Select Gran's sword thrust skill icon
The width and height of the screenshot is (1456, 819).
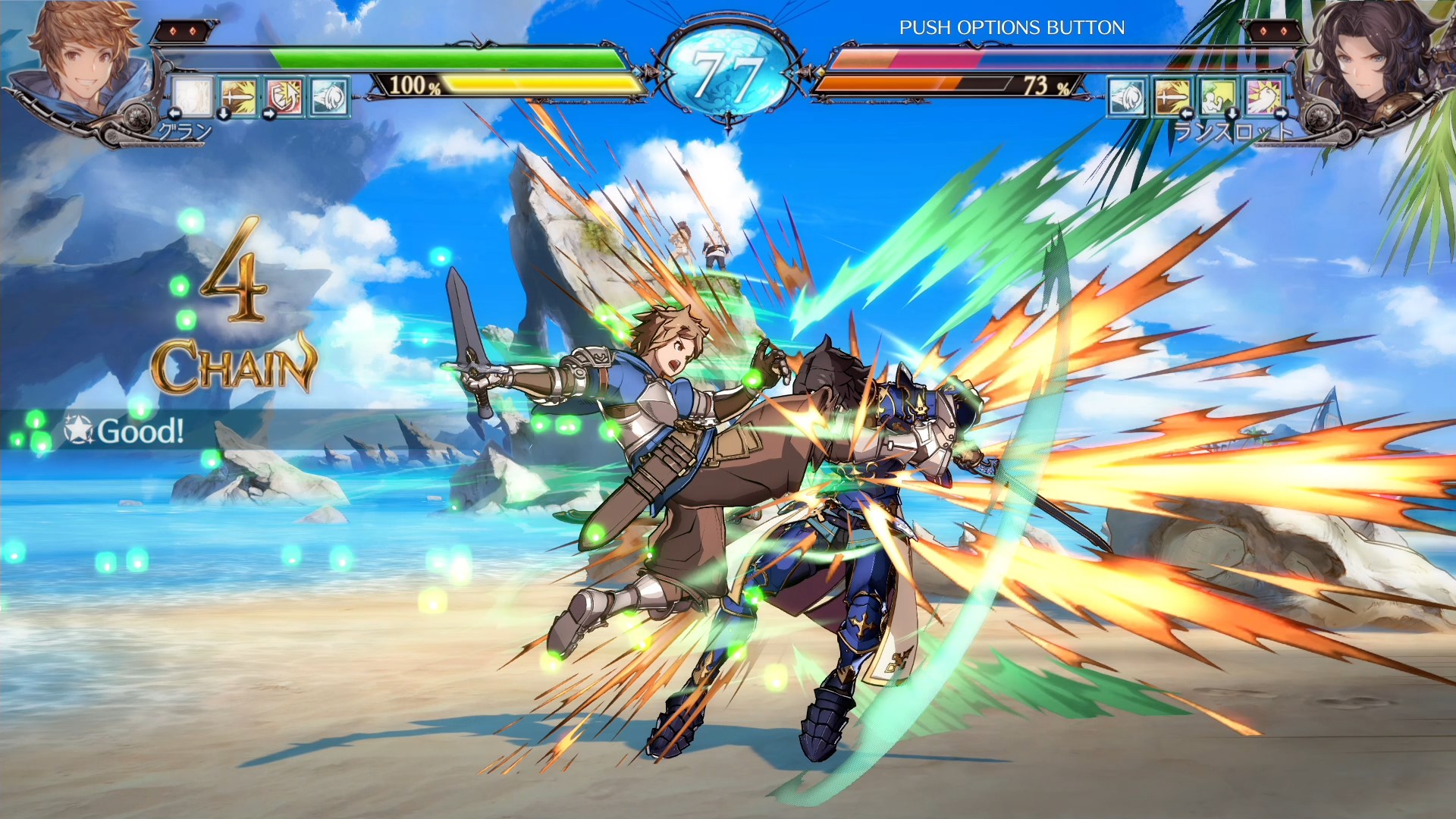coord(239,97)
